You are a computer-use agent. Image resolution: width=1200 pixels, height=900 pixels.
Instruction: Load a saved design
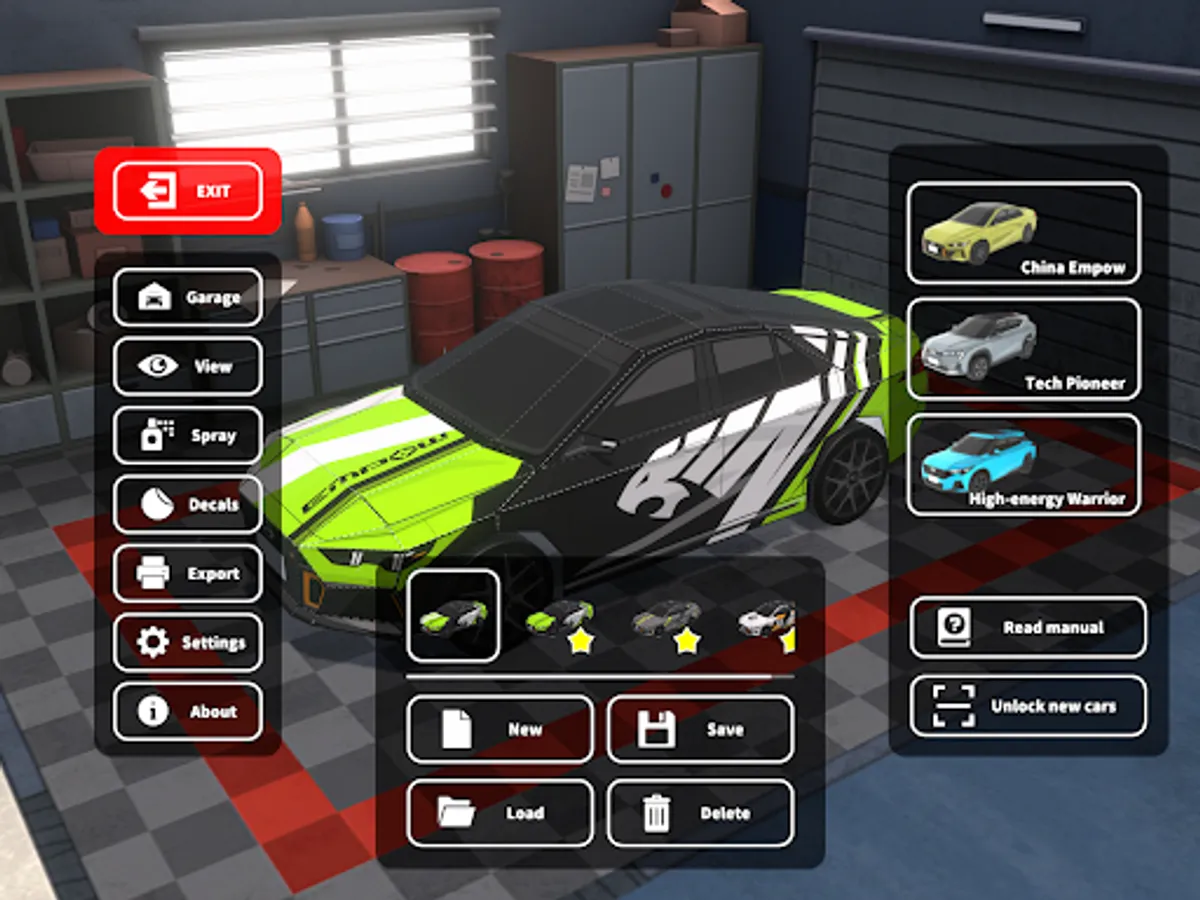[499, 812]
